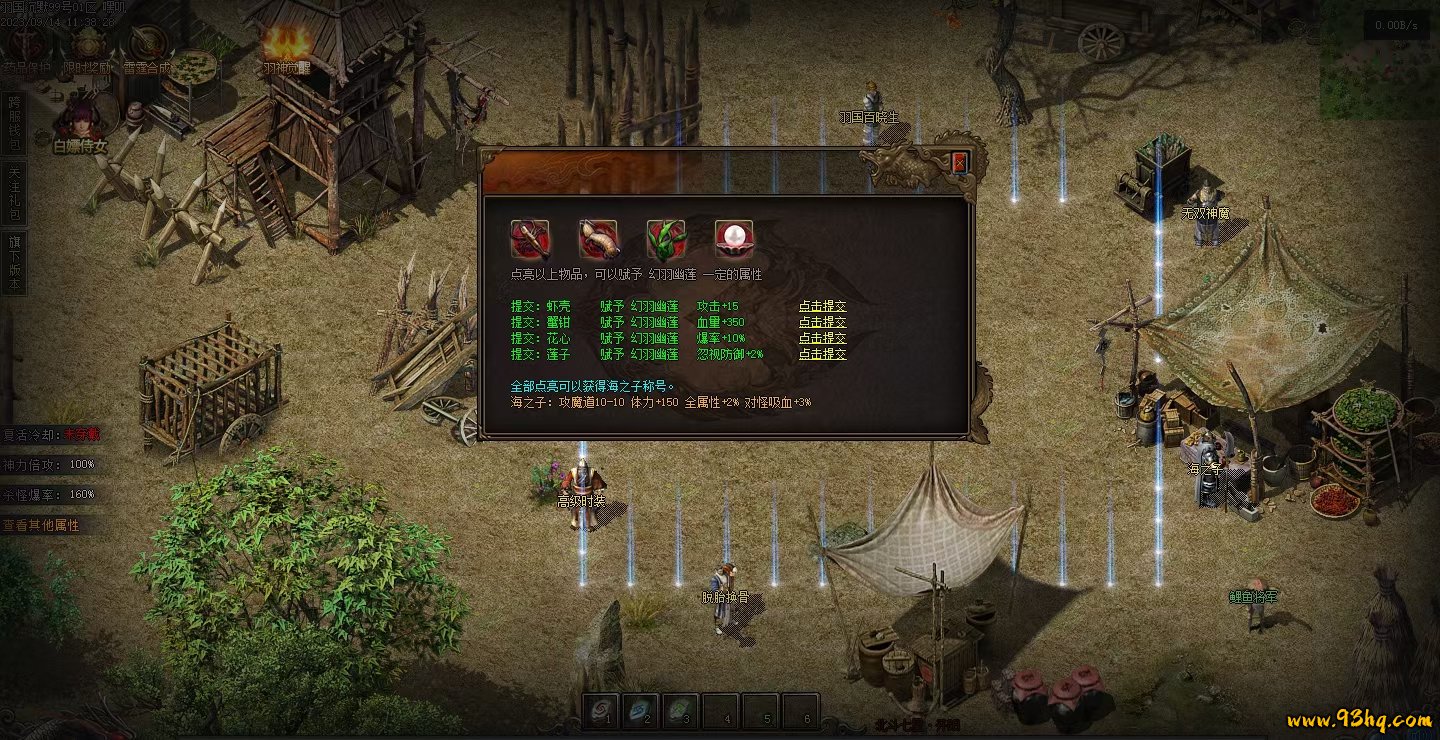Screen dimensions: 1440x740
Task: Open the 跨服钱包 side tab
Action: pyautogui.click(x=14, y=125)
